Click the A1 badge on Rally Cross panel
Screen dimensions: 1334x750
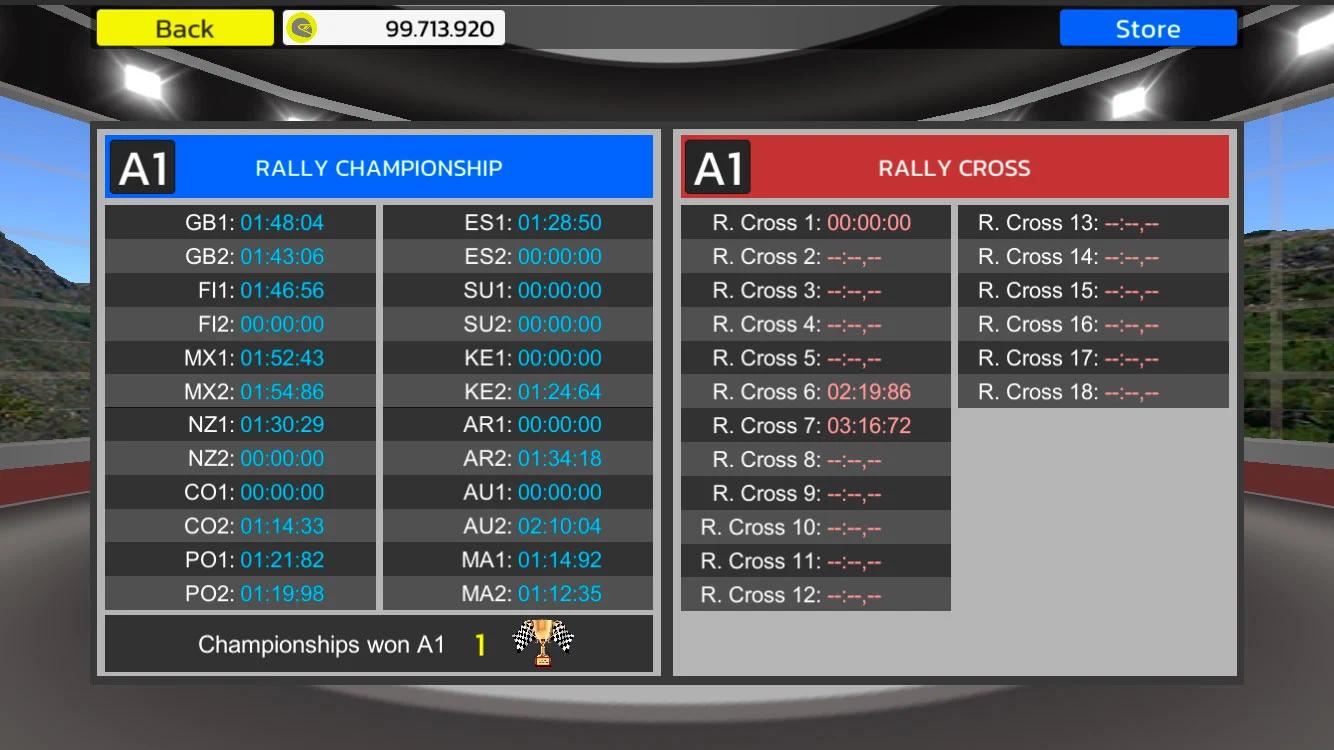(x=716, y=167)
